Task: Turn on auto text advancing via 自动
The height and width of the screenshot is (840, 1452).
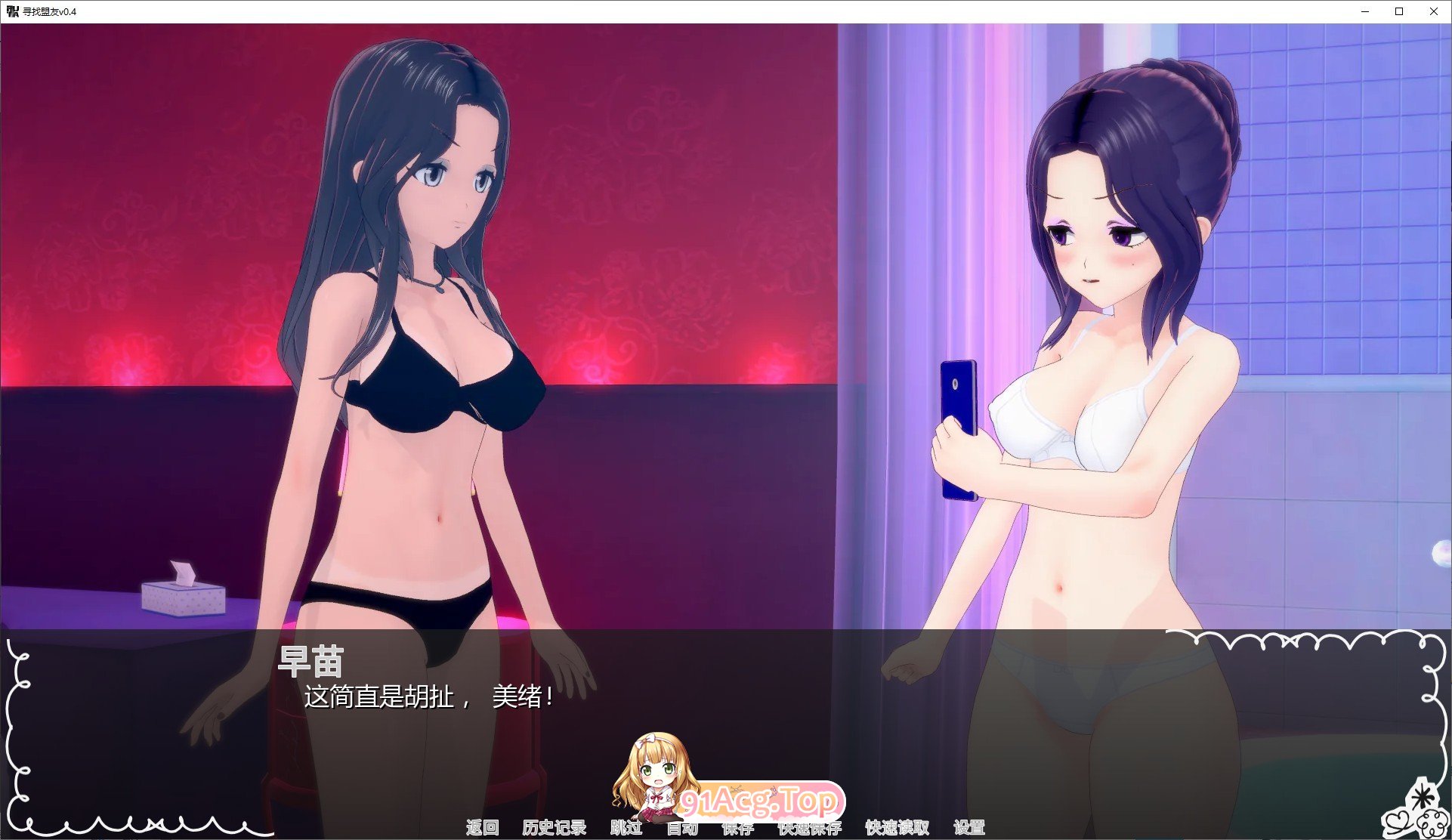Action: tap(682, 827)
